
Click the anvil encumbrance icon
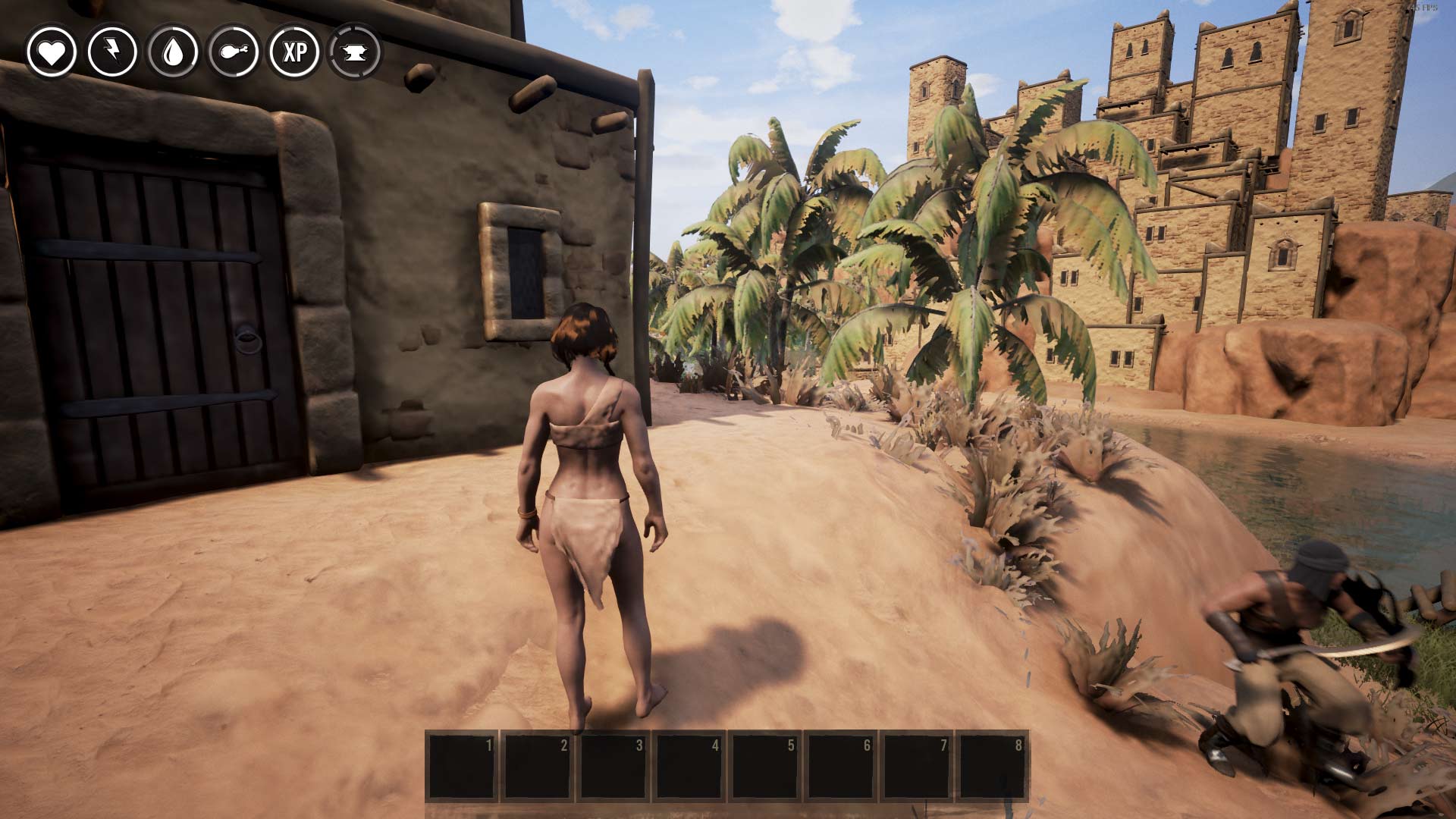[355, 52]
